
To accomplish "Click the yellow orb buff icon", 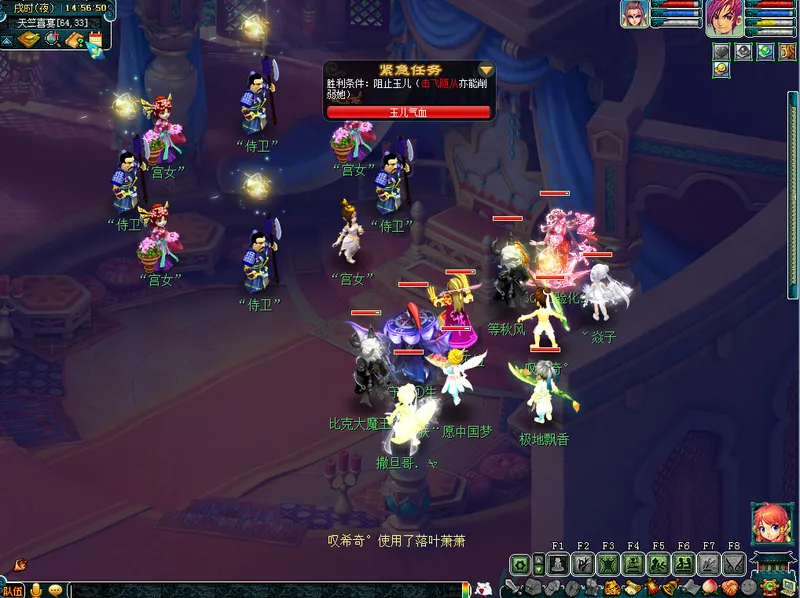I will click(721, 69).
